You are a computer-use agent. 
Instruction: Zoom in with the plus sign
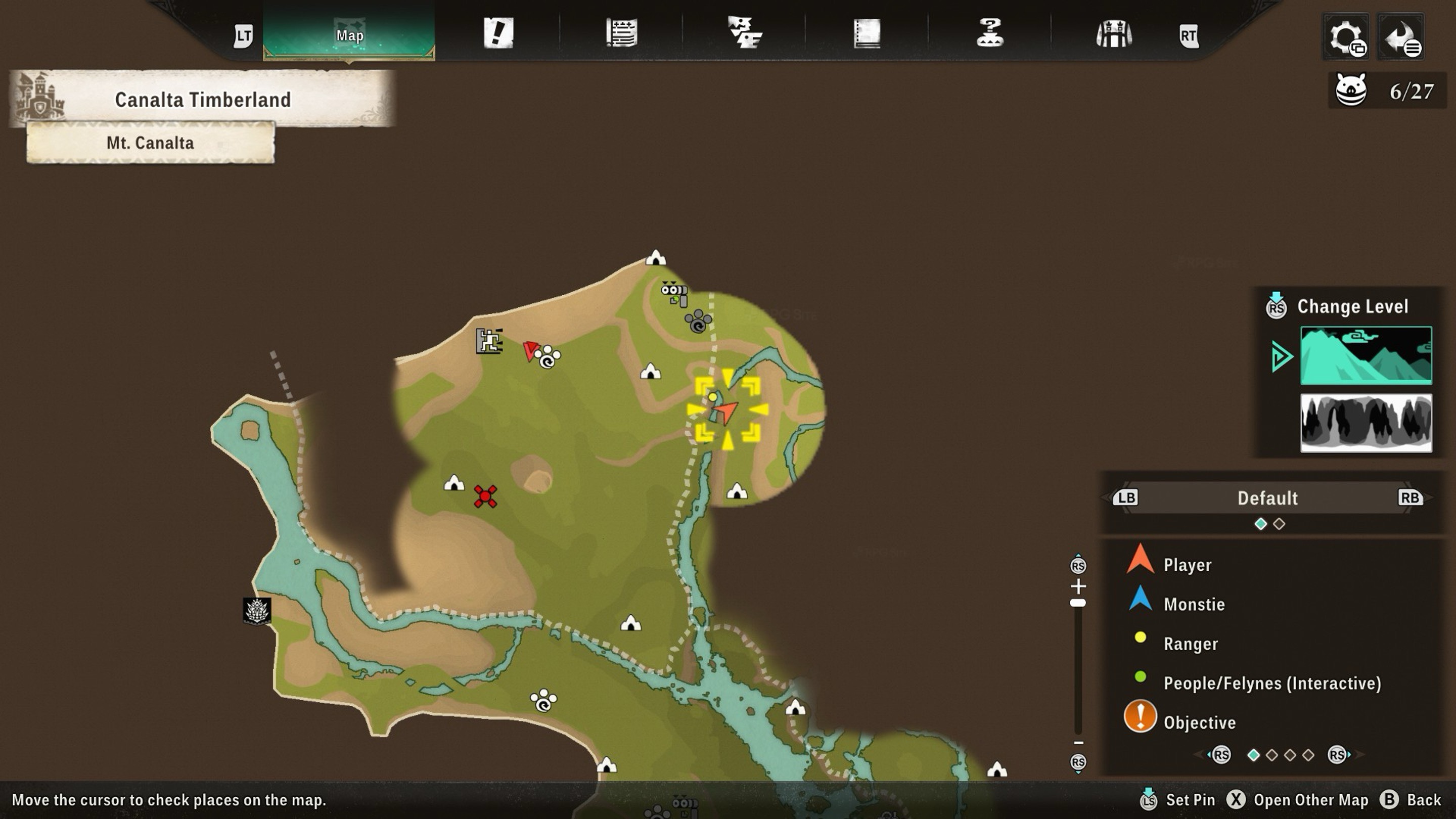click(1078, 585)
